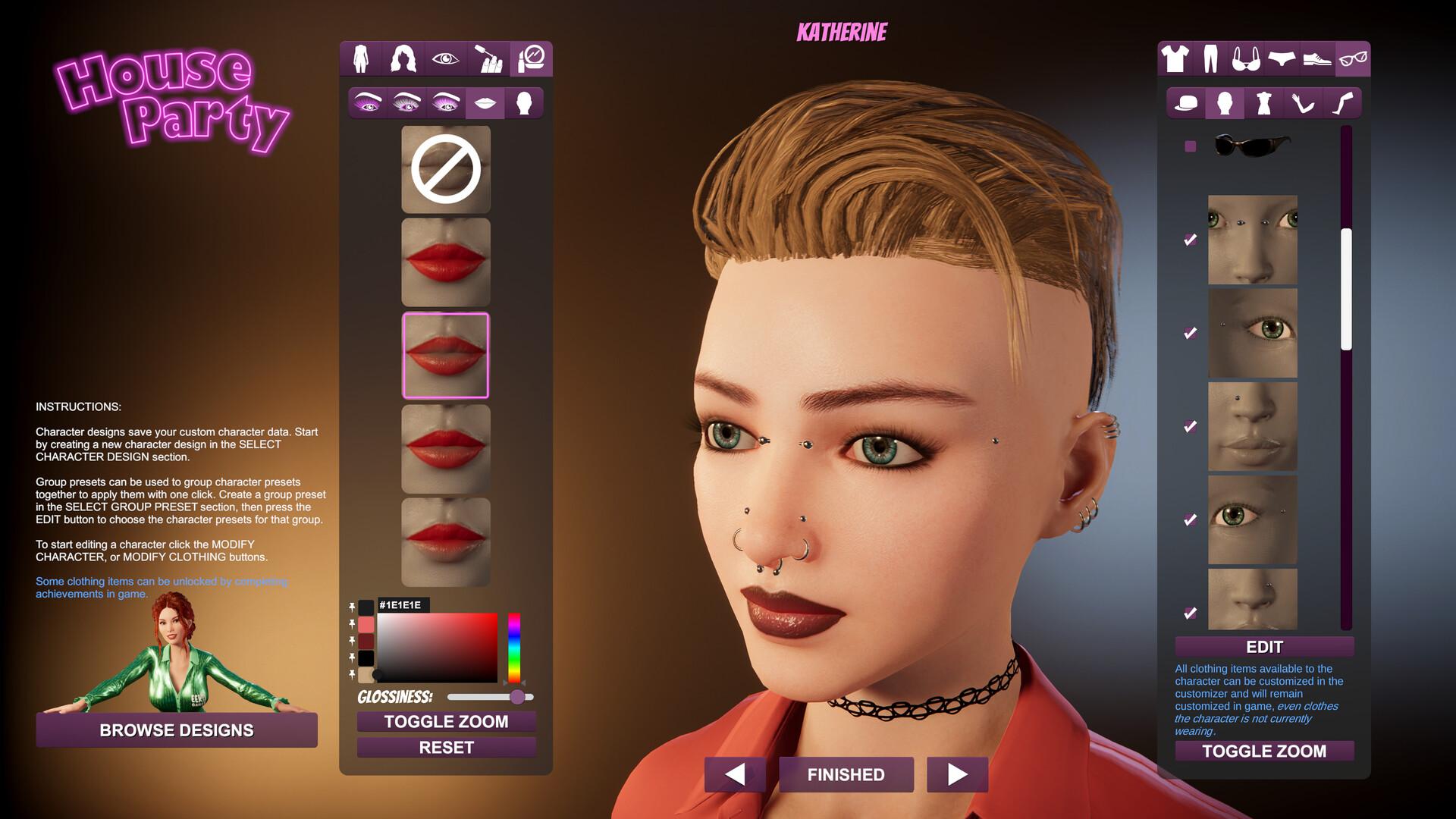Viewport: 1456px width, 819px height.
Task: Open the body shape tab
Action: 361,59
